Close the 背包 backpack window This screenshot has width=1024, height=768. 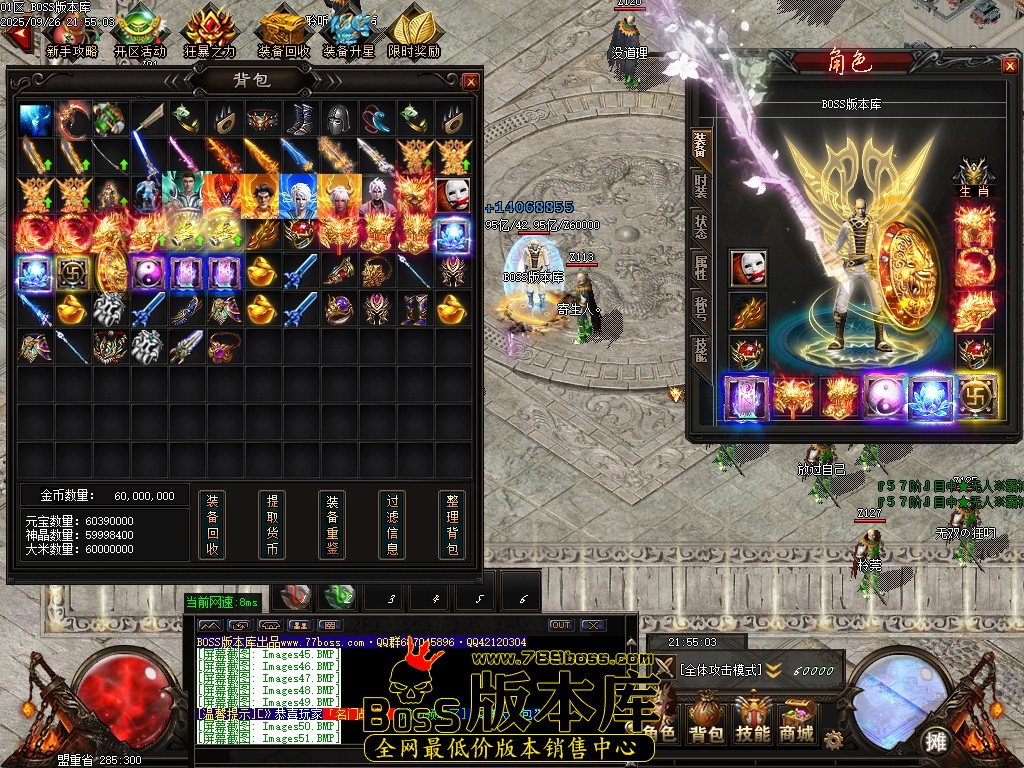tap(471, 81)
